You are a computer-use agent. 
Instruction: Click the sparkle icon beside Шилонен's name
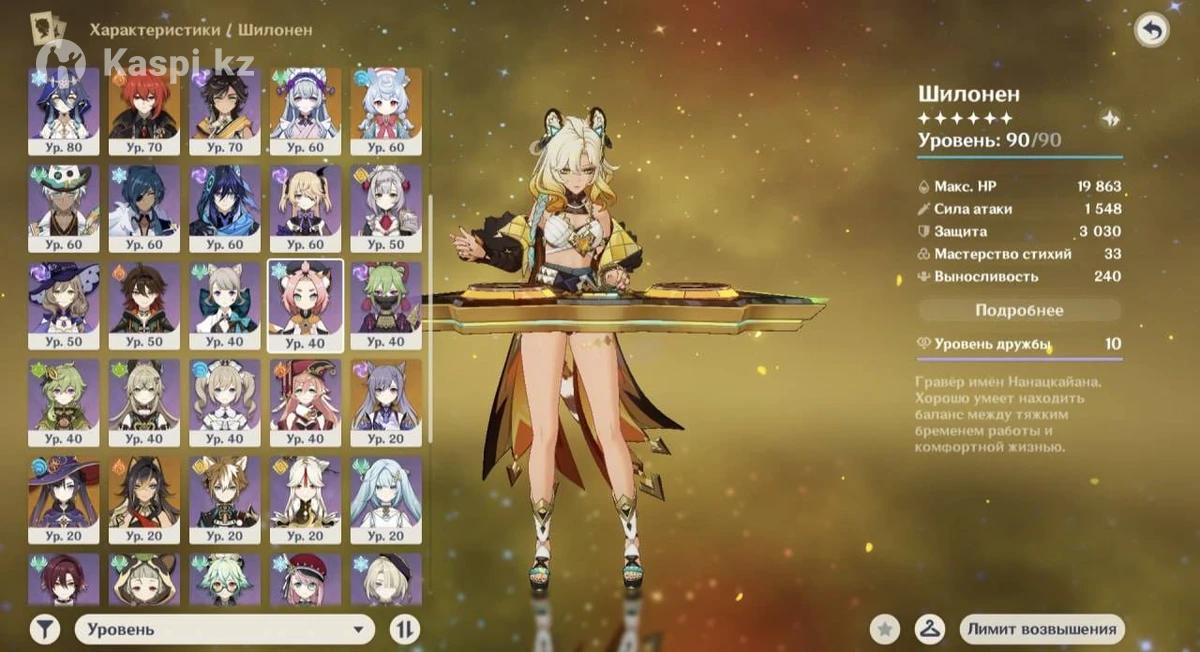[x=1110, y=118]
